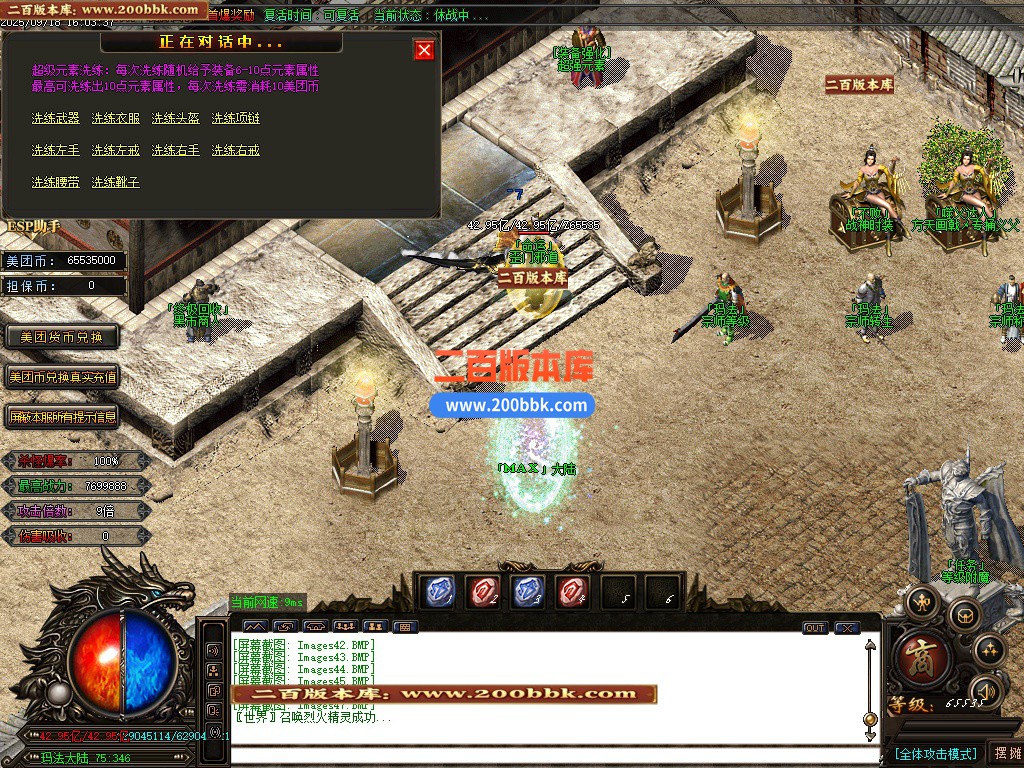This screenshot has height=768, width=1024.
Task: Click the 美团币兑换真实充值 button
Action: click(x=62, y=377)
